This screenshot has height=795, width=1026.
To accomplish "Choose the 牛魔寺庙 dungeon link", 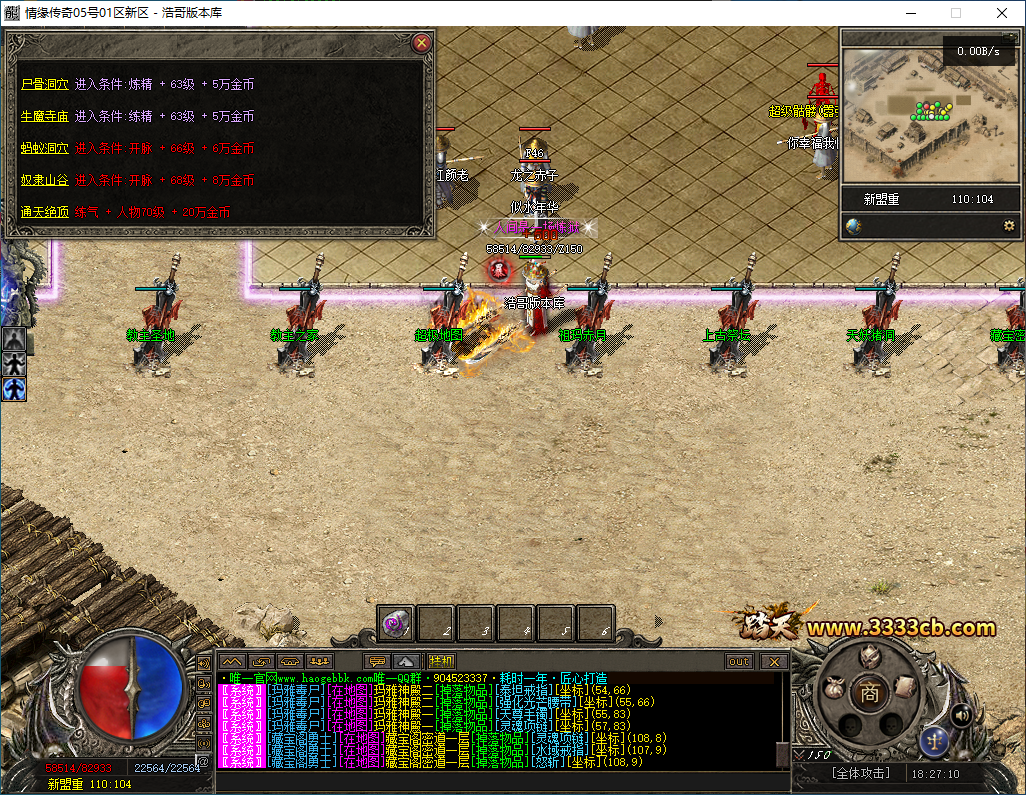I will point(44,116).
